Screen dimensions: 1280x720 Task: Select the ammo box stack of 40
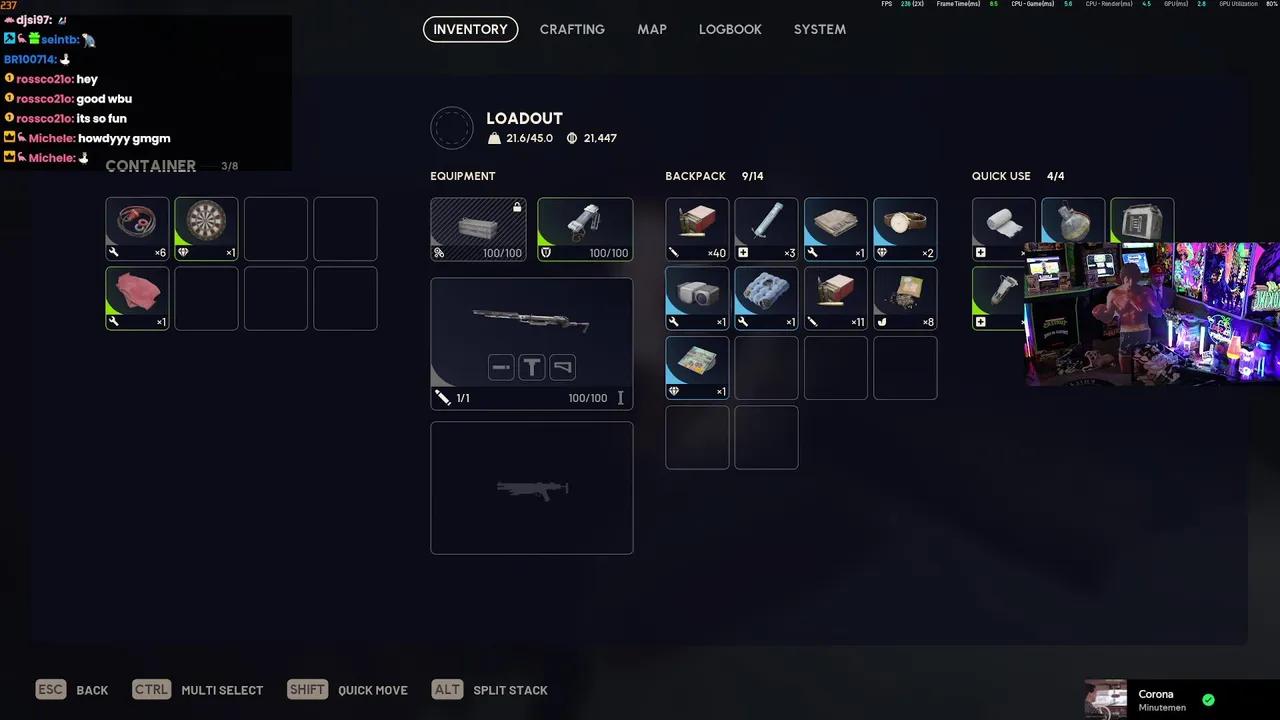coord(697,229)
